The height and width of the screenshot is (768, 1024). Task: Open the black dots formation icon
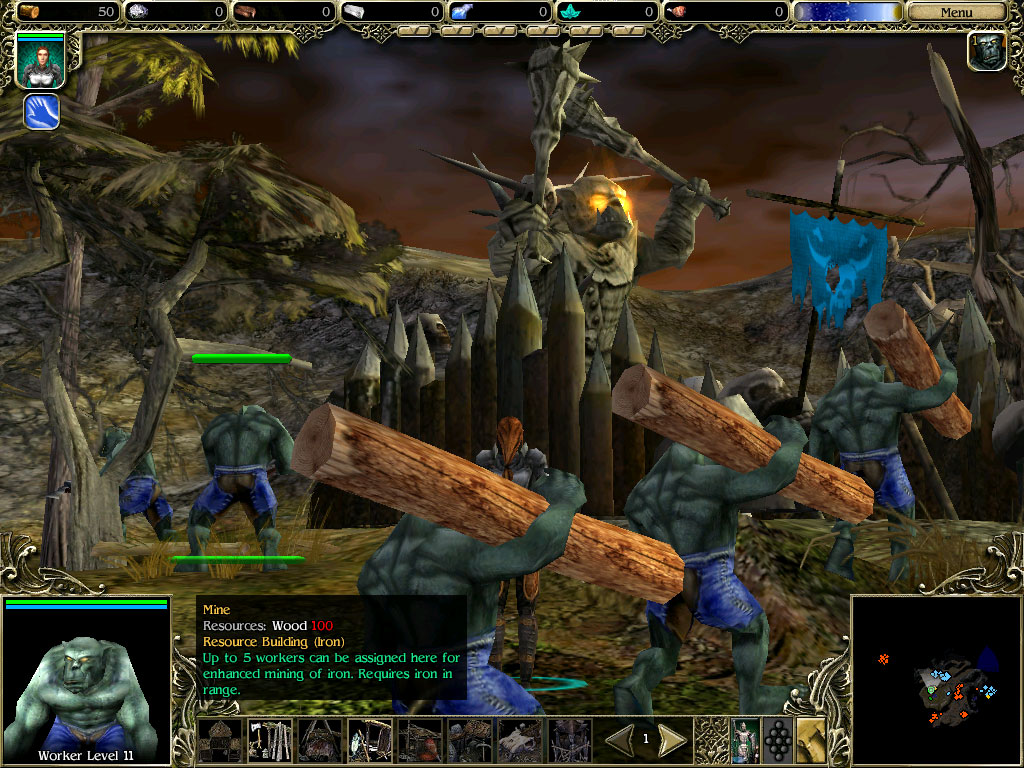pos(778,741)
